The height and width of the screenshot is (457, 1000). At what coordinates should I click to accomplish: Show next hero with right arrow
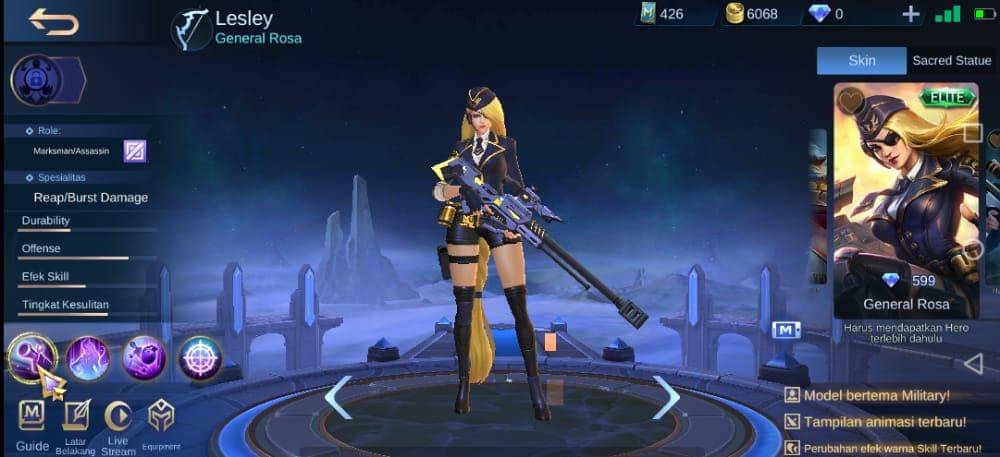(x=665, y=398)
